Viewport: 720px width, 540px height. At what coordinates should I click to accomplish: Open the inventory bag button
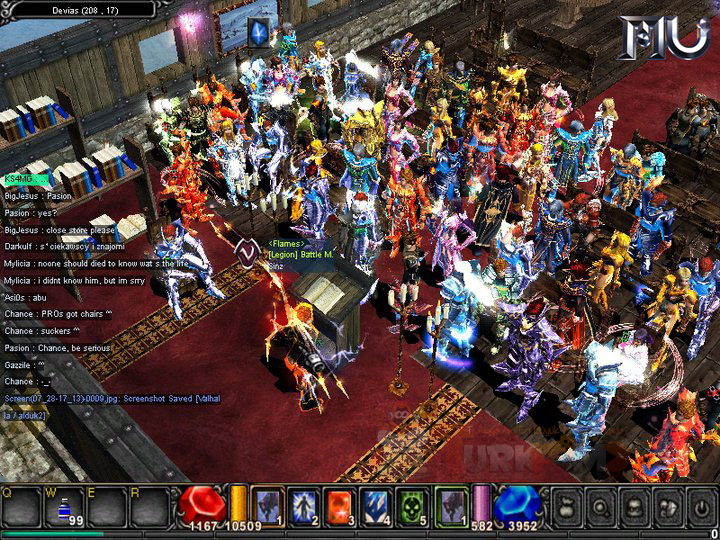568,507
